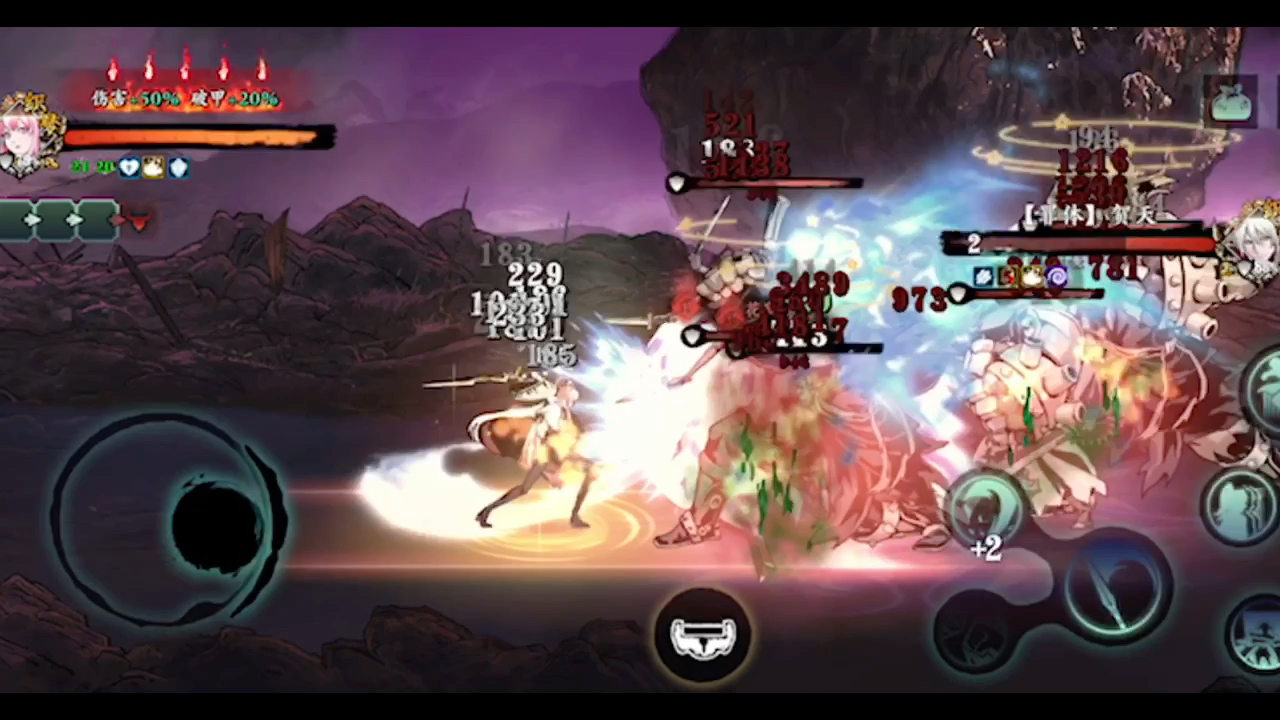Select the cat companion buff icon below the health bar

(x=153, y=167)
